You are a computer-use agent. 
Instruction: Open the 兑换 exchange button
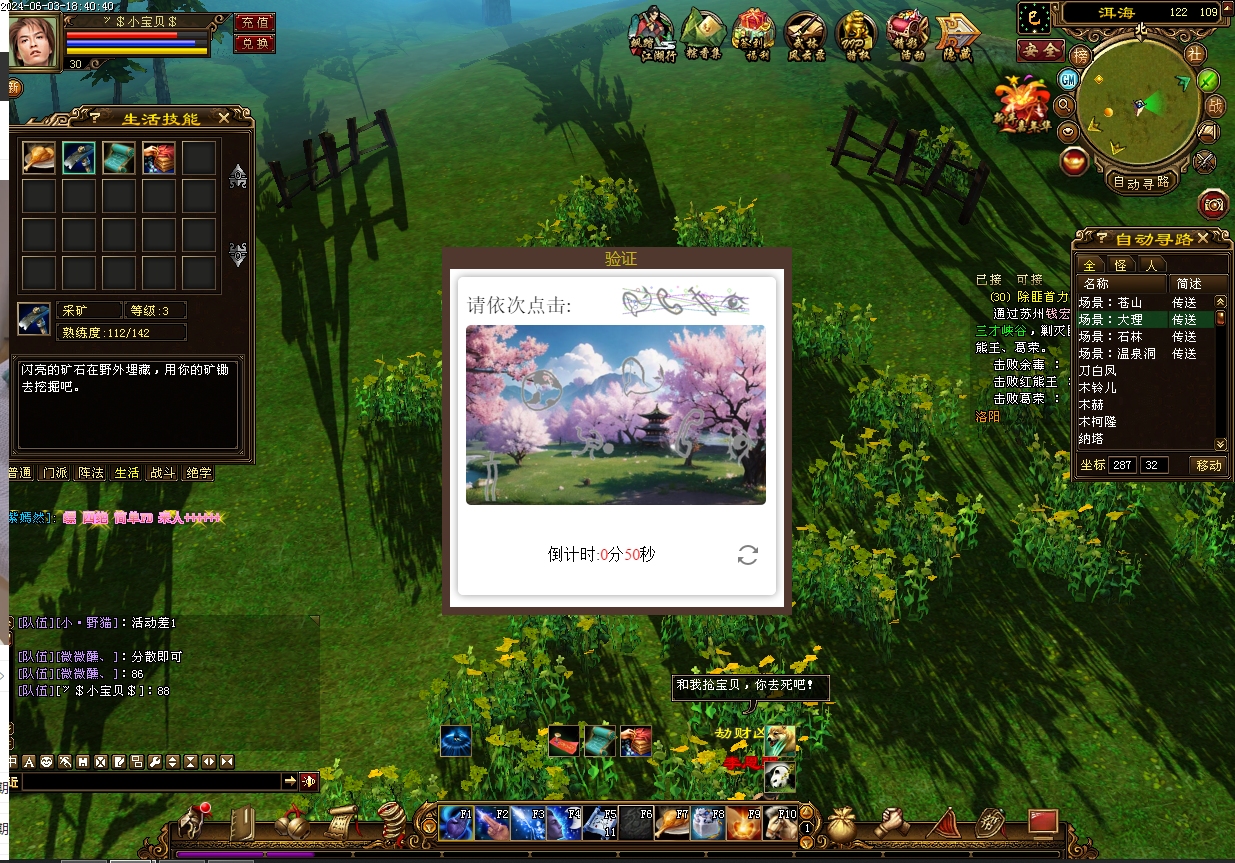point(254,43)
